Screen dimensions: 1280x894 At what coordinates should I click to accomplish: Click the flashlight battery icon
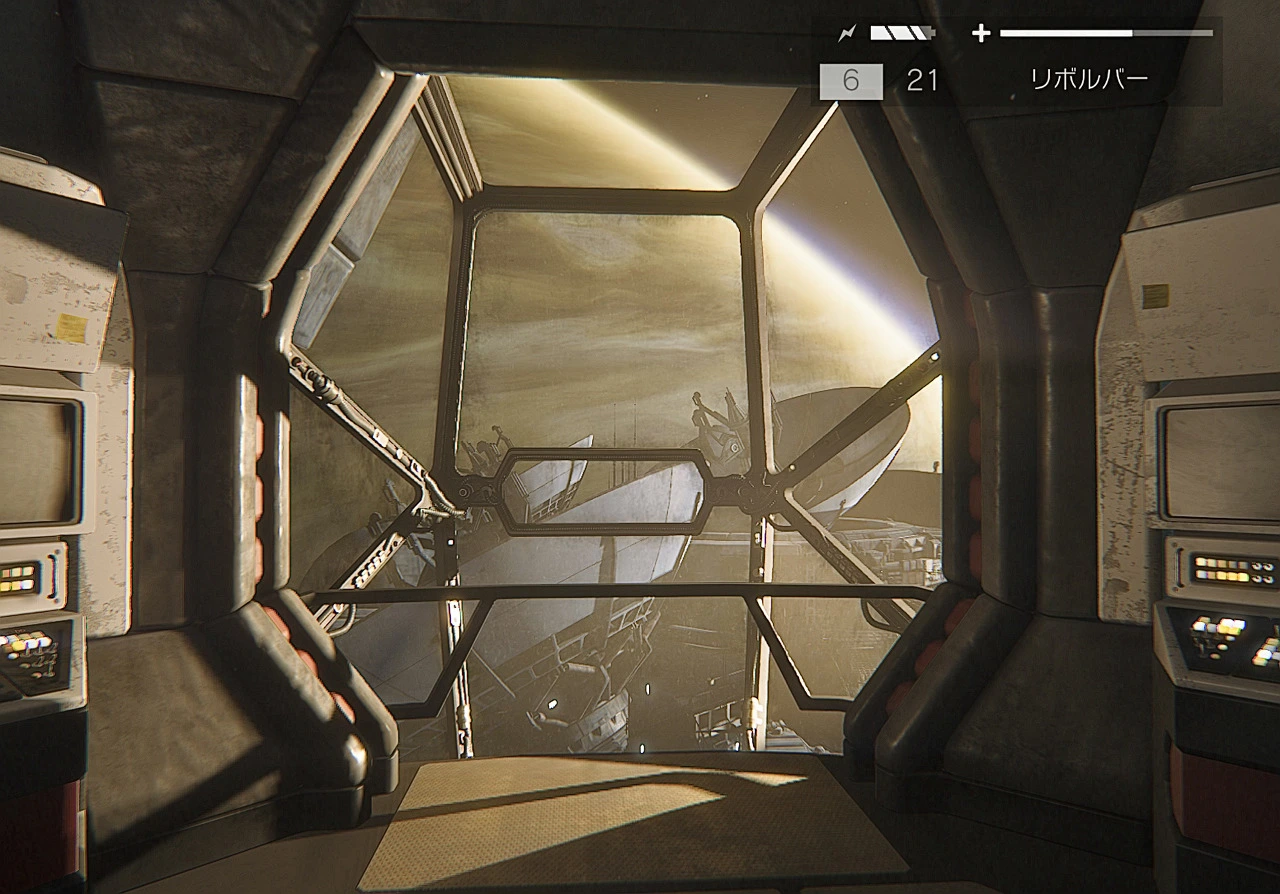coord(901,33)
